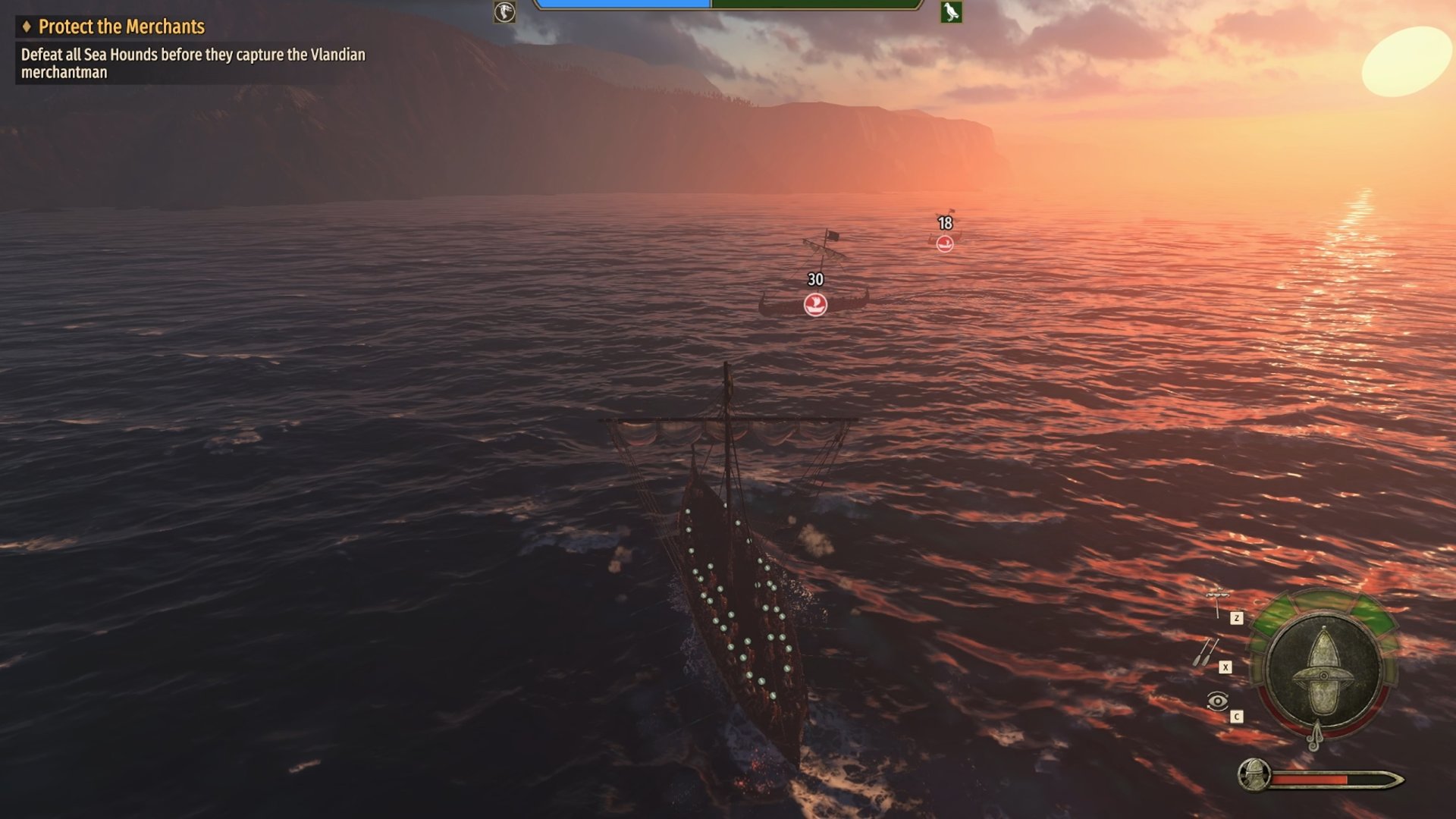This screenshot has width=1456, height=819.
Task: Select the enemy ship marker showing 30
Action: [x=815, y=305]
